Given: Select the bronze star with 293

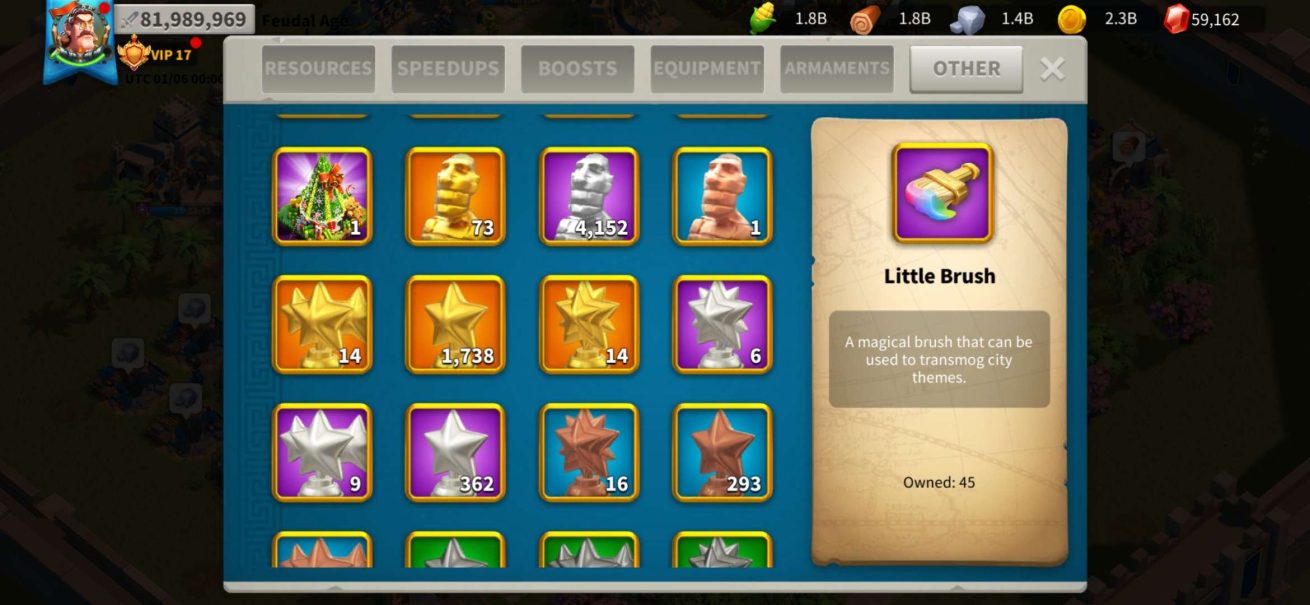Looking at the screenshot, I should (722, 452).
